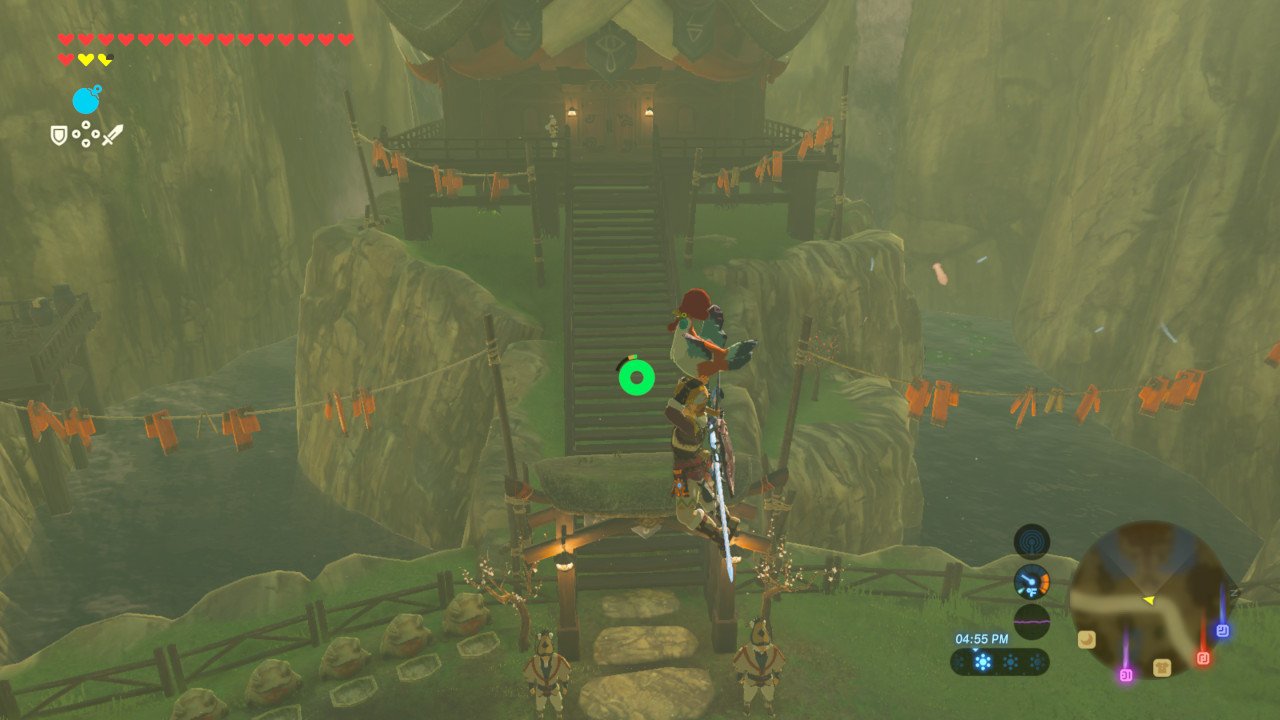This screenshot has height=720, width=1280.
Task: Choose the shield quick-select icon
Action: (59, 134)
